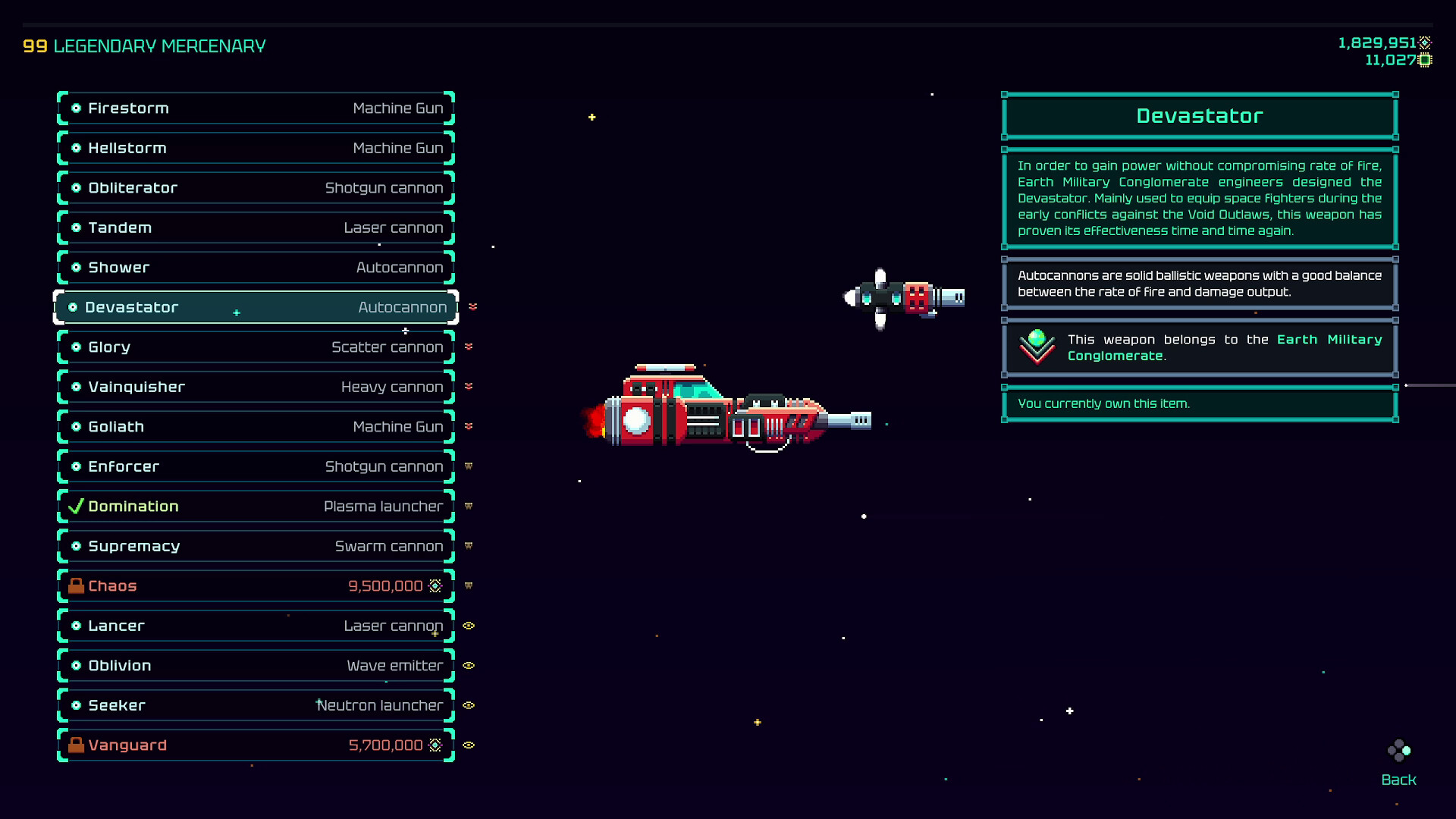This screenshot has height=819, width=1456.
Task: Click the eye indicator next to Lancer
Action: pos(469,626)
